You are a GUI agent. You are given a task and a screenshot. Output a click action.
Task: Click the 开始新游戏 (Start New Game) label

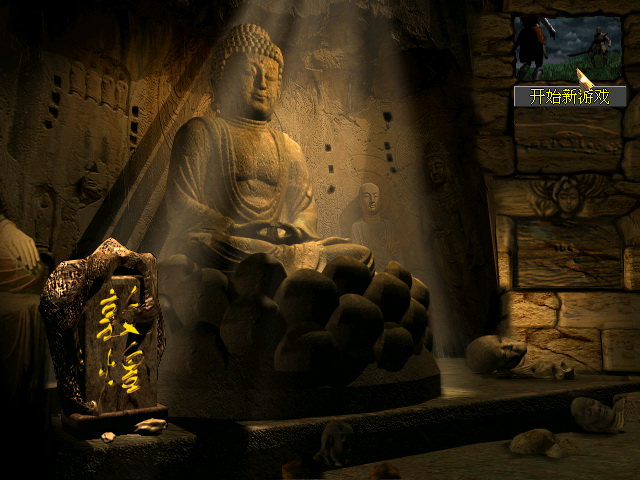[569, 97]
